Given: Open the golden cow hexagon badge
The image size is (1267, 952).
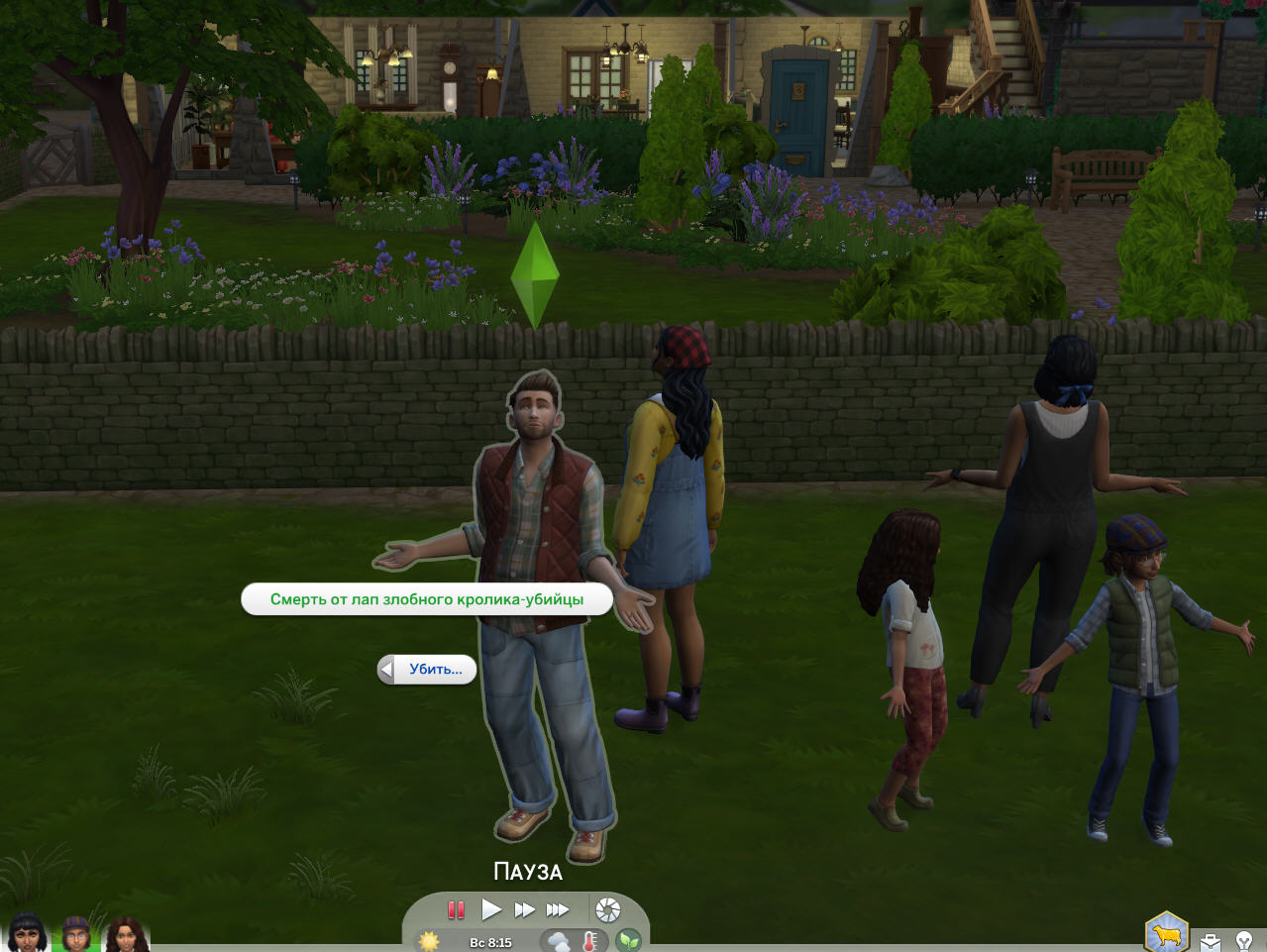Looking at the screenshot, I should click(1166, 933).
